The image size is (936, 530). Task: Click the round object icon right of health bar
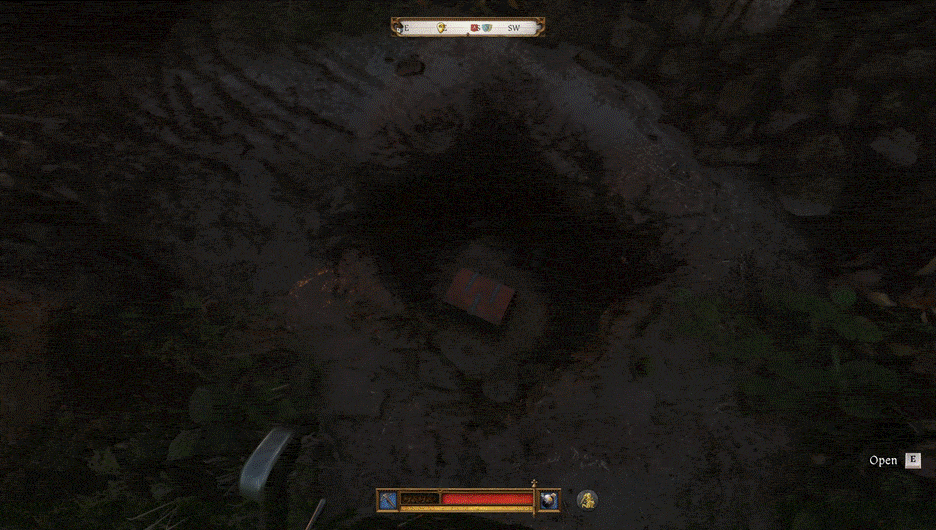[549, 499]
